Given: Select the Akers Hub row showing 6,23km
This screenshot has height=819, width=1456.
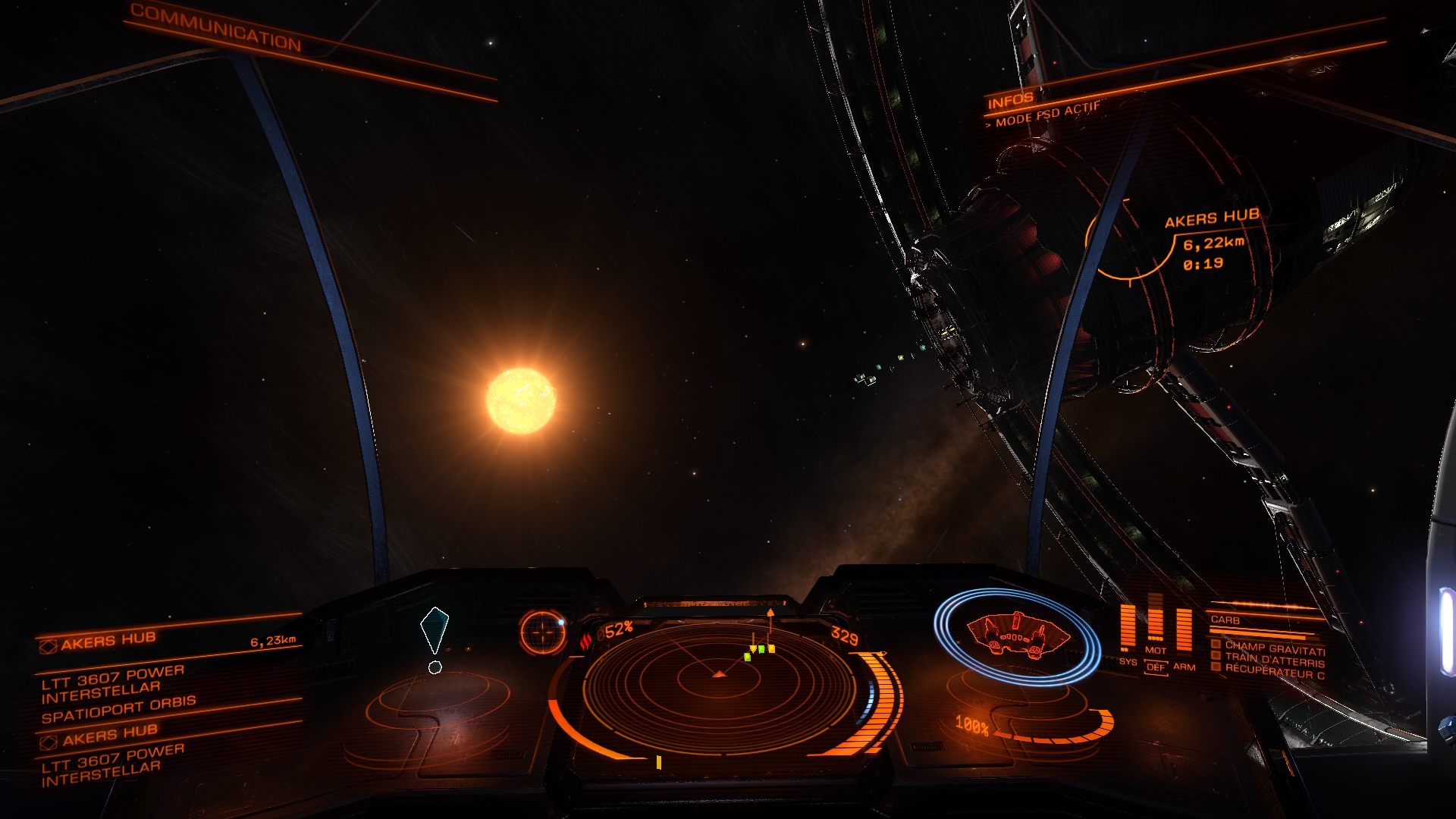Looking at the screenshot, I should [x=168, y=642].
